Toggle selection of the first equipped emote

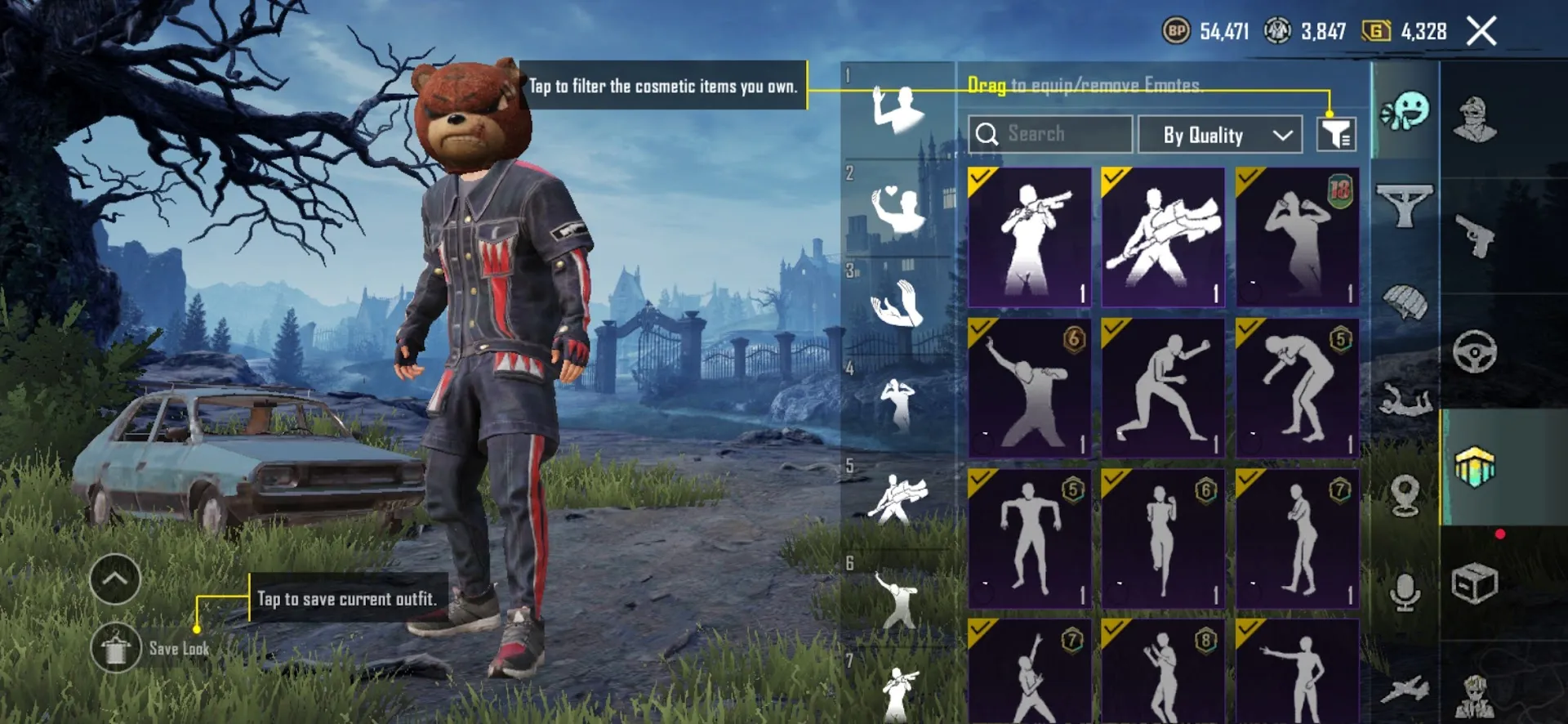tap(978, 176)
